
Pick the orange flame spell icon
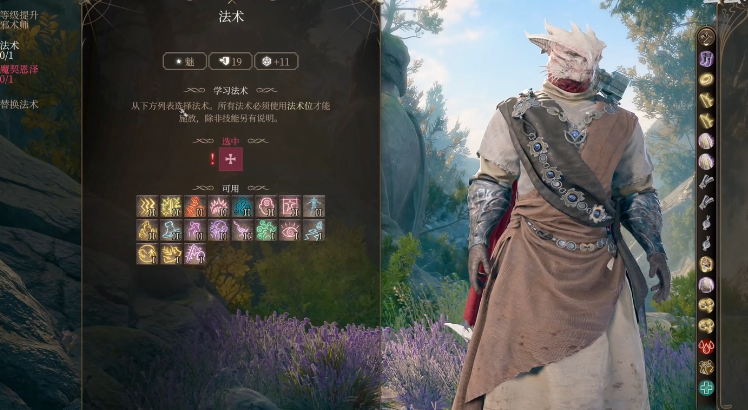pyautogui.click(x=195, y=206)
